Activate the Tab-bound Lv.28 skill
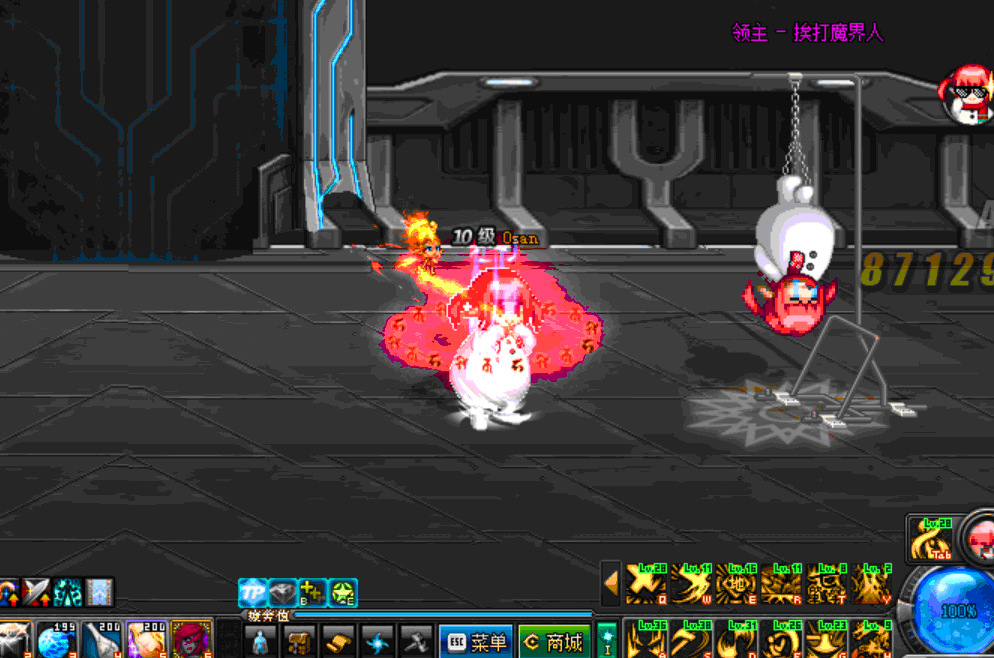The width and height of the screenshot is (994, 658). click(x=932, y=540)
